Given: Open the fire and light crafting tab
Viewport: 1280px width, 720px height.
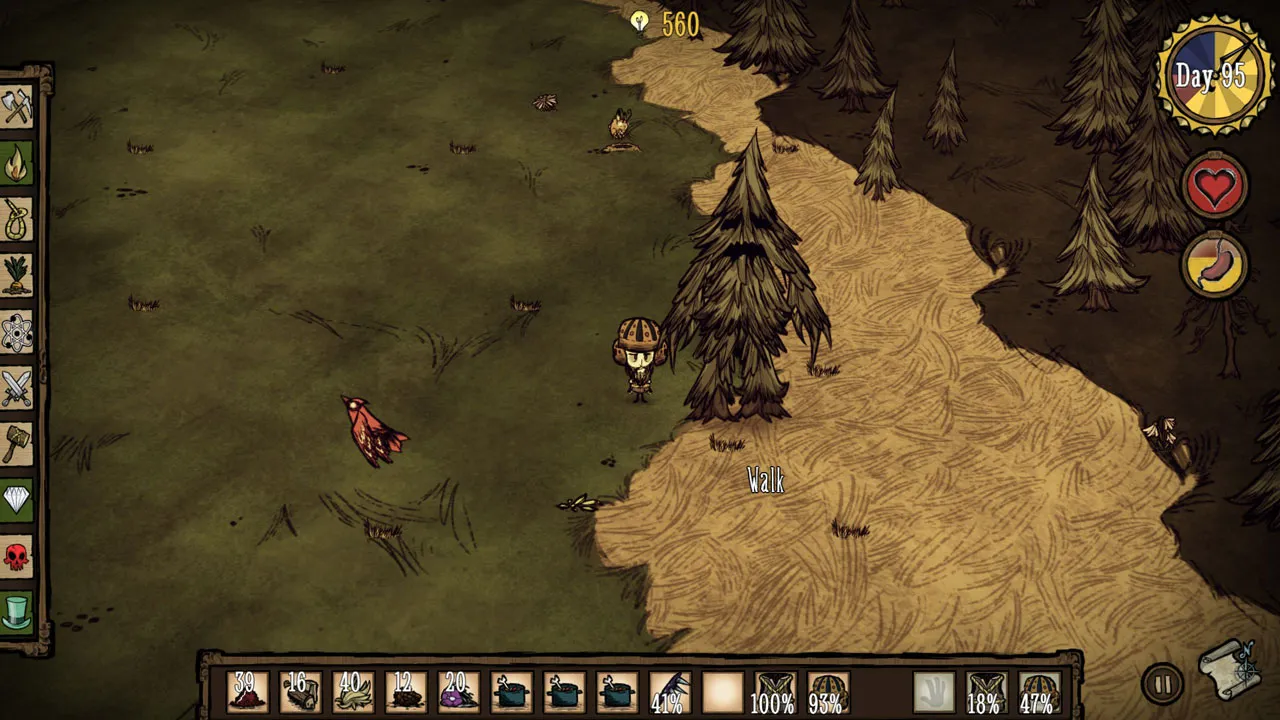Looking at the screenshot, I should tap(17, 163).
